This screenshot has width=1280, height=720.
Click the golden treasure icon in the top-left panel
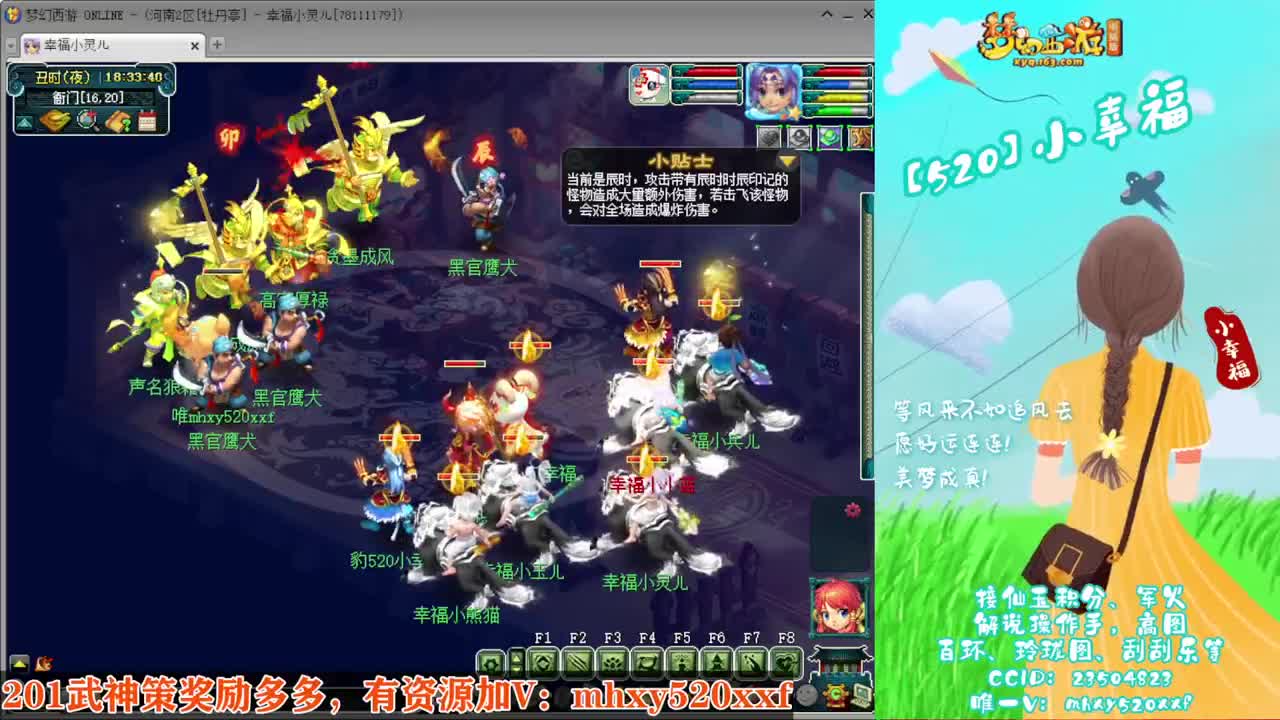pos(54,121)
